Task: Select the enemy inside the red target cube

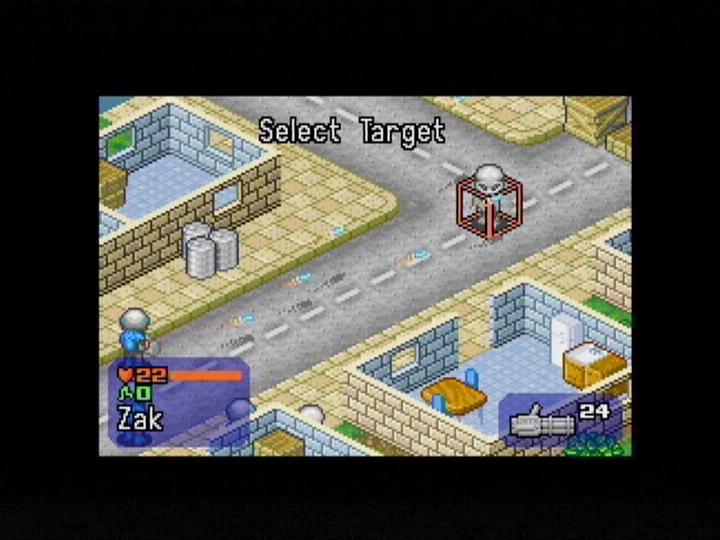Action: 487,201
